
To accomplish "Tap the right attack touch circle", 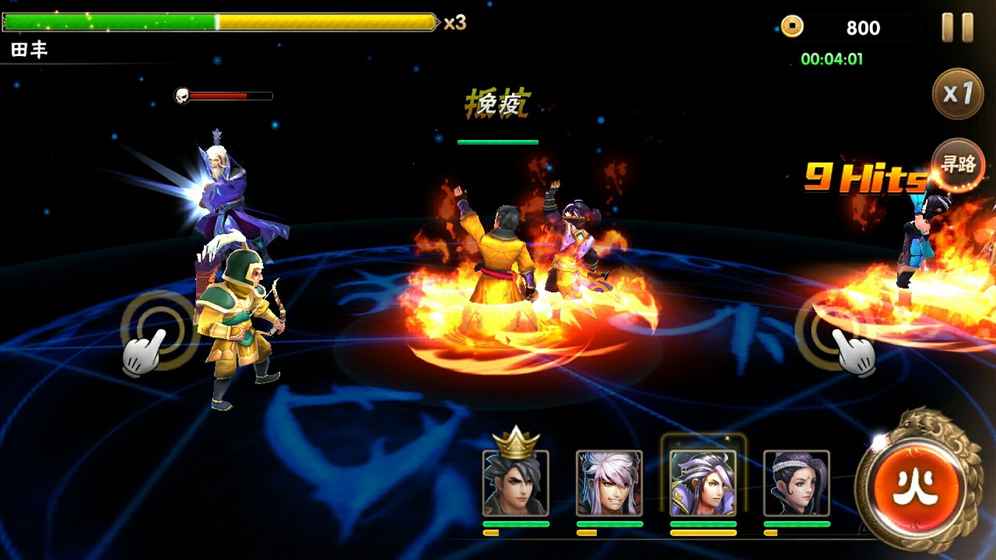I will click(832, 328).
